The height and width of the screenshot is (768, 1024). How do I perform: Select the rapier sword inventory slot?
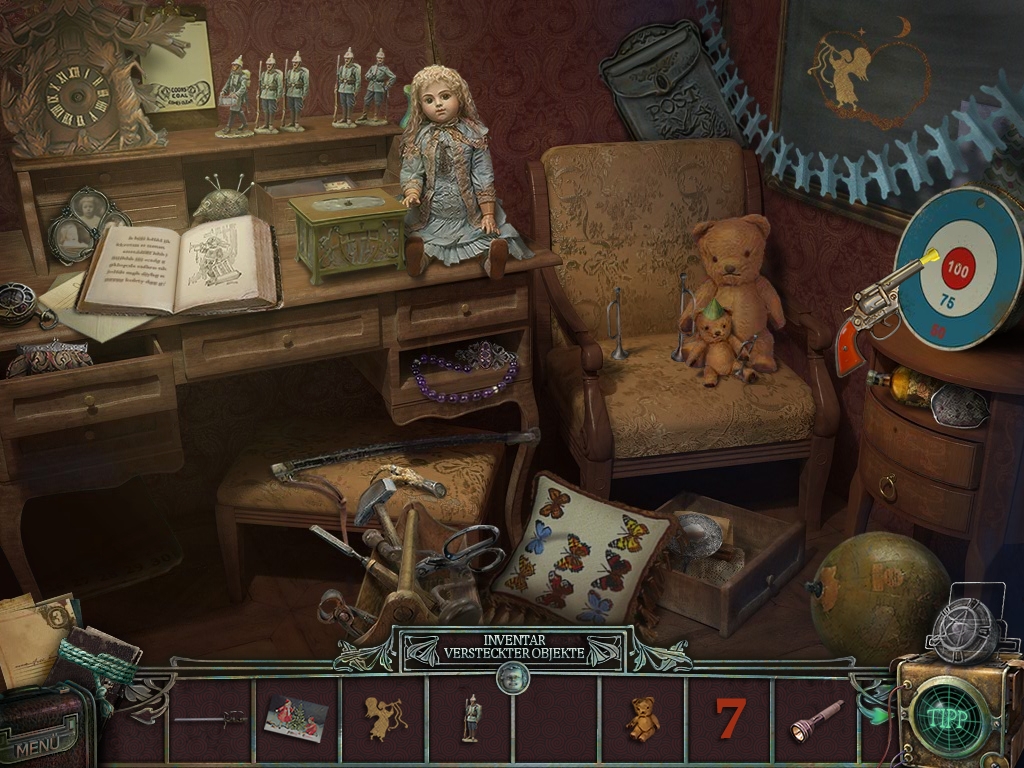point(210,718)
